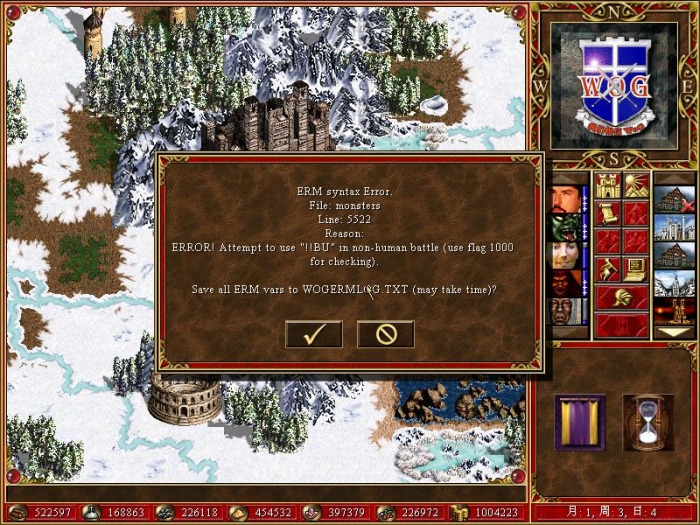Image resolution: width=700 pixels, height=525 pixels.
Task: Open adventure options with the running figure icon
Action: (x=608, y=269)
